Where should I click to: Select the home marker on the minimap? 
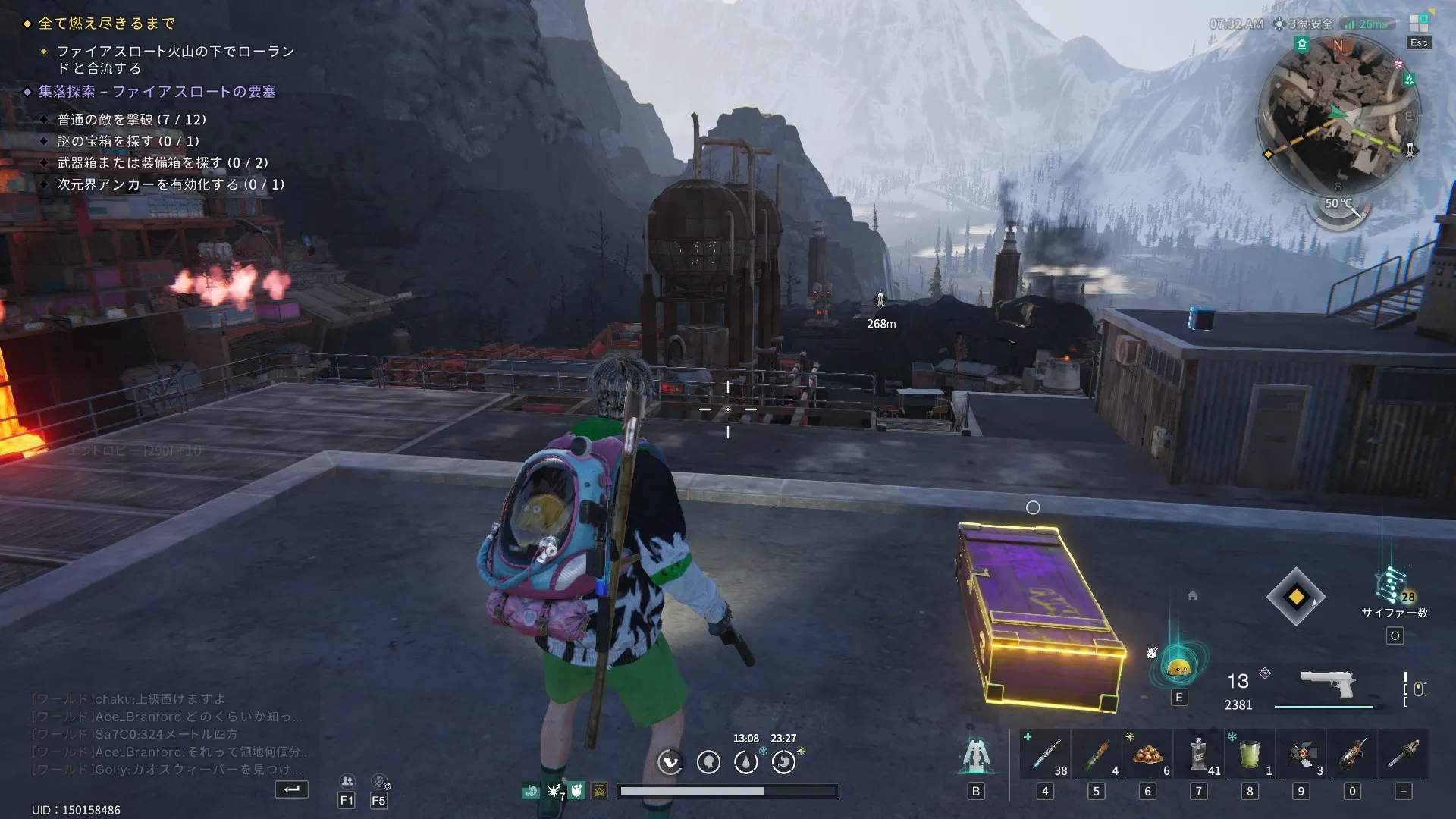(x=1302, y=44)
